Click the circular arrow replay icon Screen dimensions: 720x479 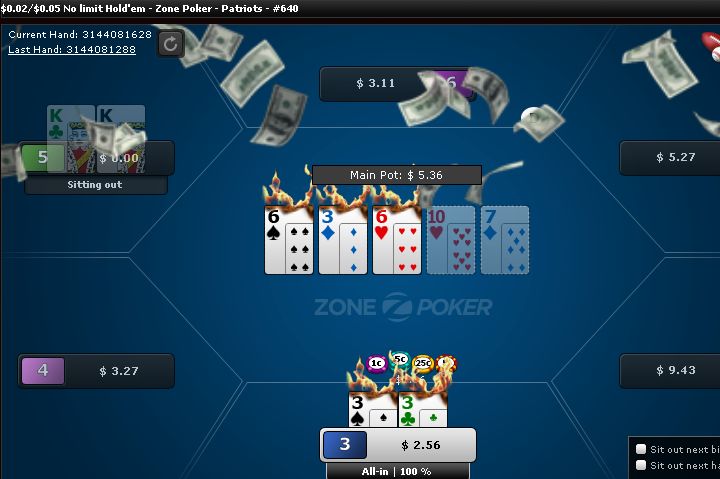pyautogui.click(x=170, y=43)
